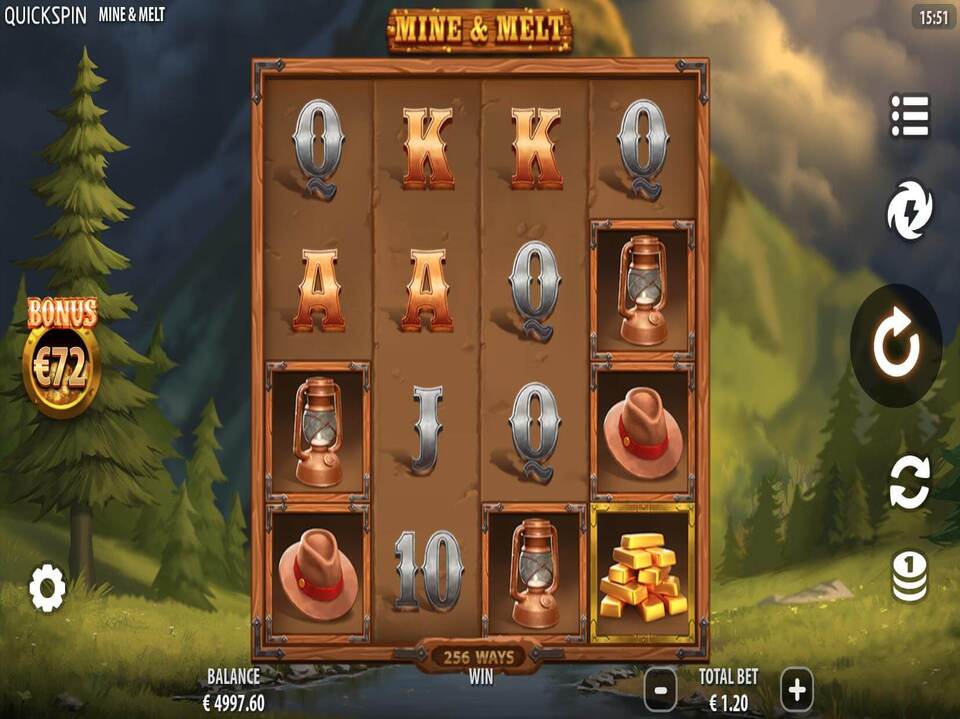
Task: Increase total bet with the plus button
Action: [796, 689]
